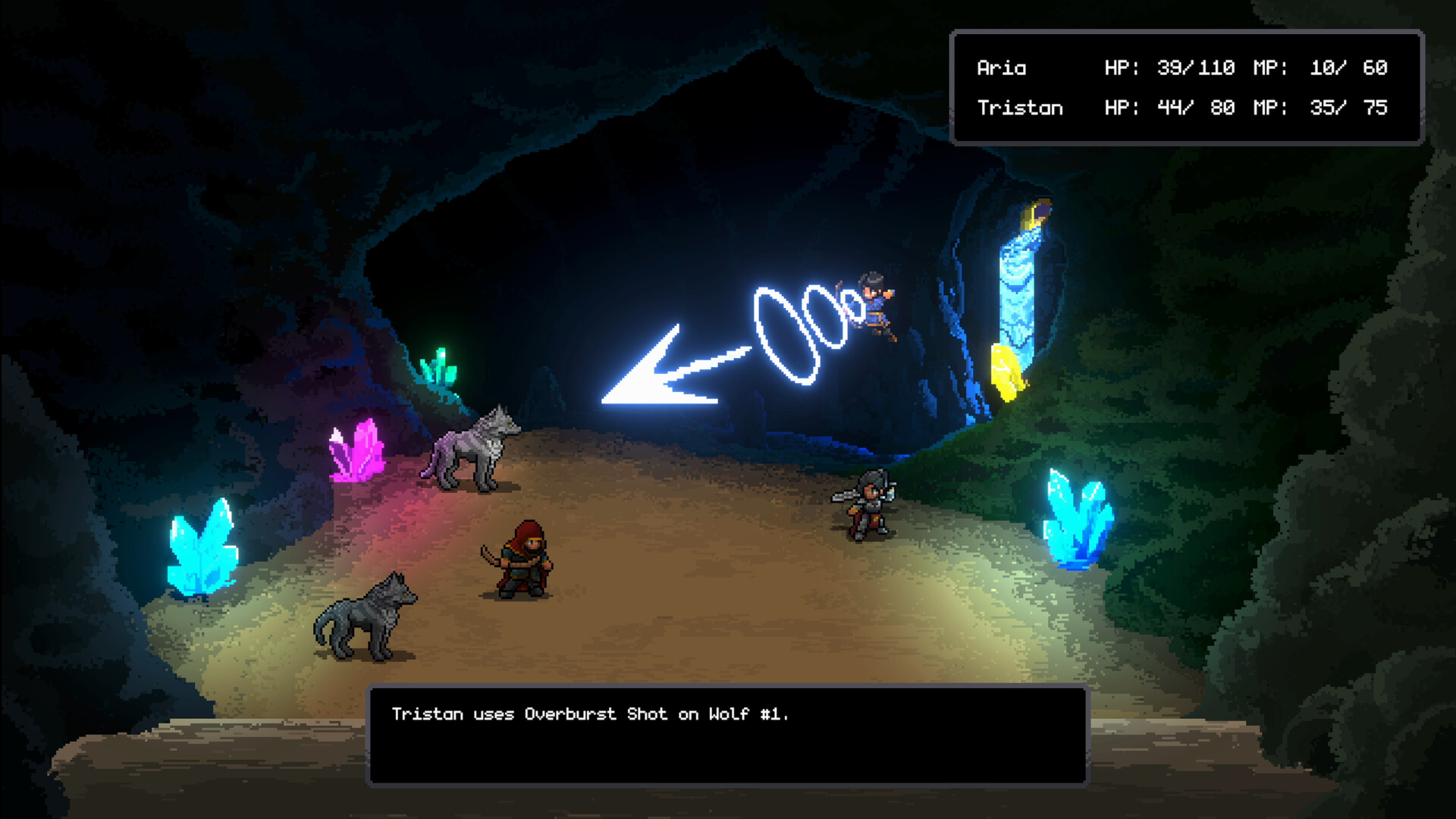Click Aria's name in the party status panel
Viewport: 1456px width, 819px height.
(x=1001, y=68)
